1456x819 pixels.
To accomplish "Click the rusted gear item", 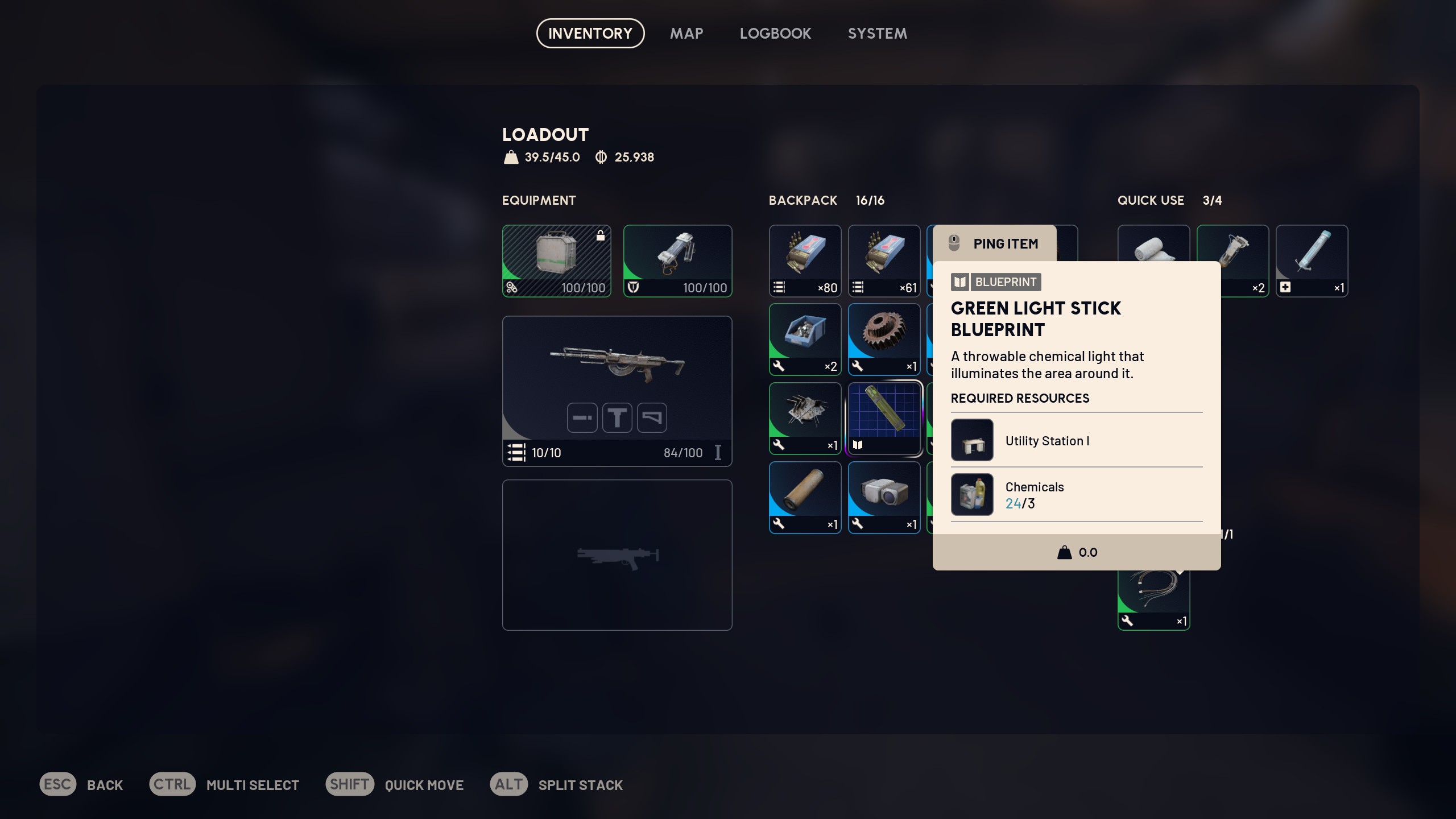I will [884, 339].
